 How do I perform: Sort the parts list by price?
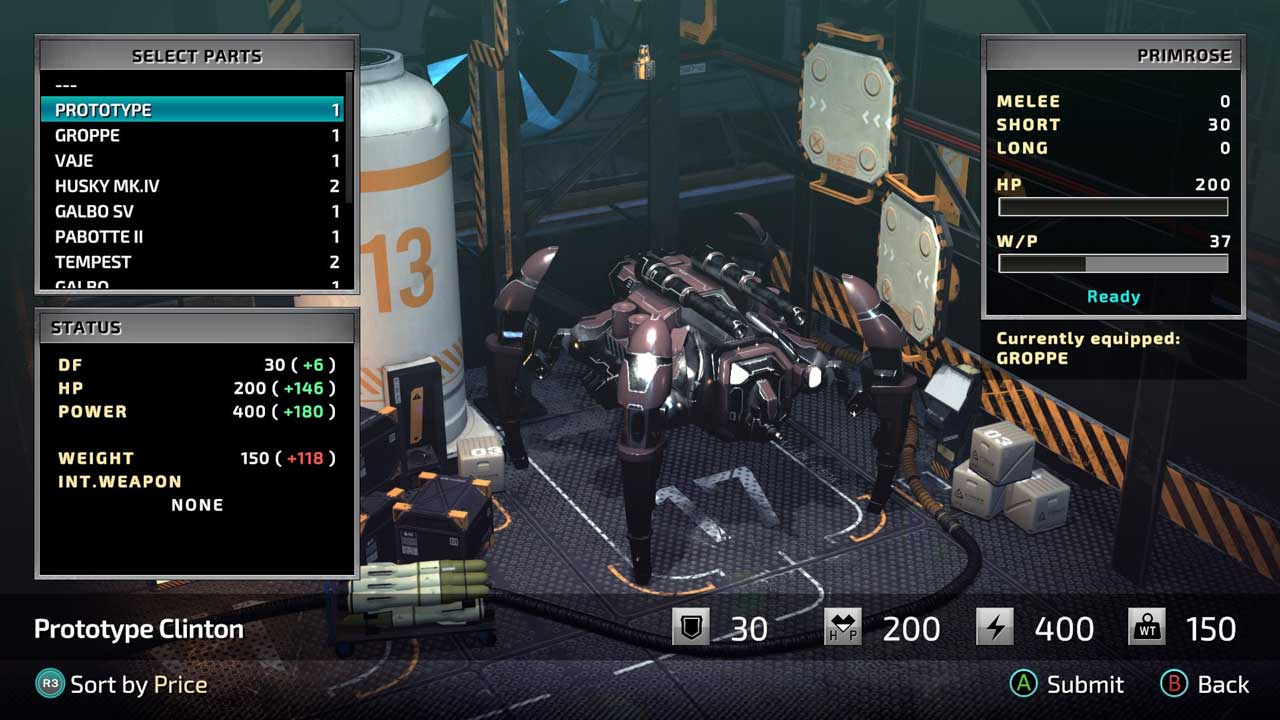[122, 684]
